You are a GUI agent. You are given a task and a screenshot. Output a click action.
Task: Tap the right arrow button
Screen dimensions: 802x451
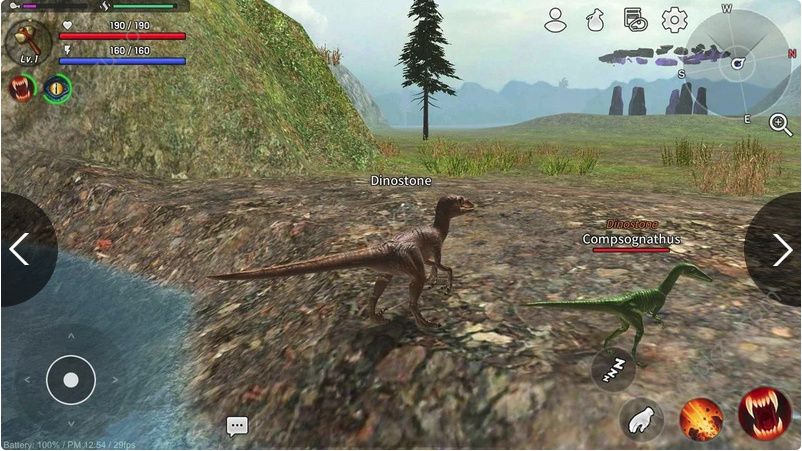pos(779,249)
